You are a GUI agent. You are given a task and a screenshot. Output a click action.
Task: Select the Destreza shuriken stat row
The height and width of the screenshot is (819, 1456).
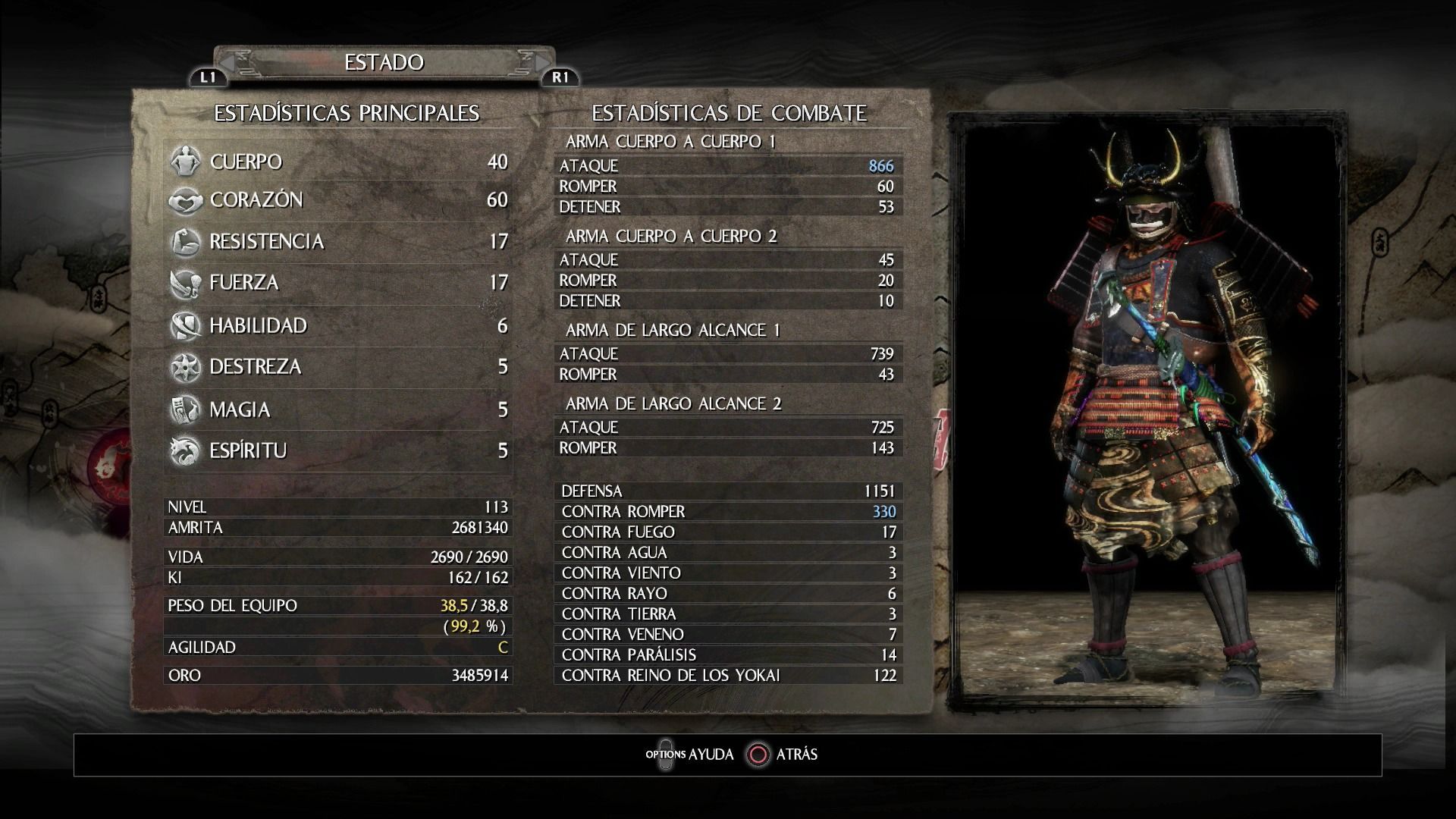point(338,367)
